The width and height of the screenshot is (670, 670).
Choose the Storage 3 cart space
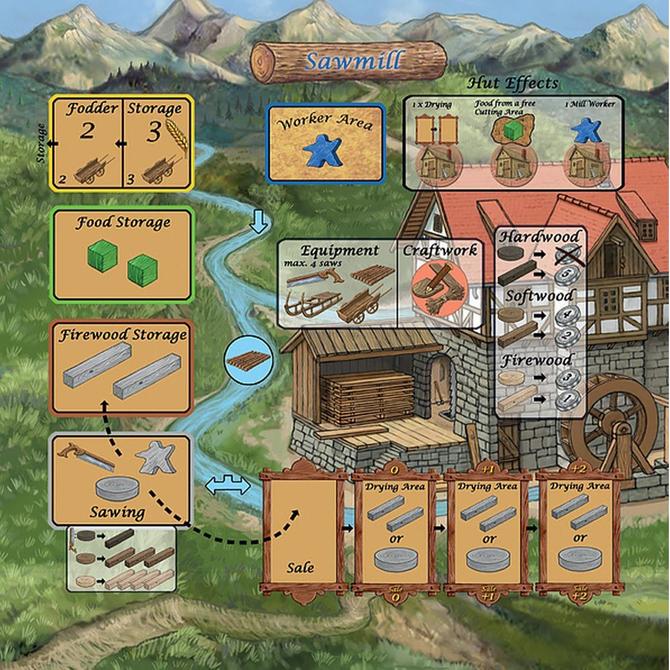pyautogui.click(x=155, y=142)
